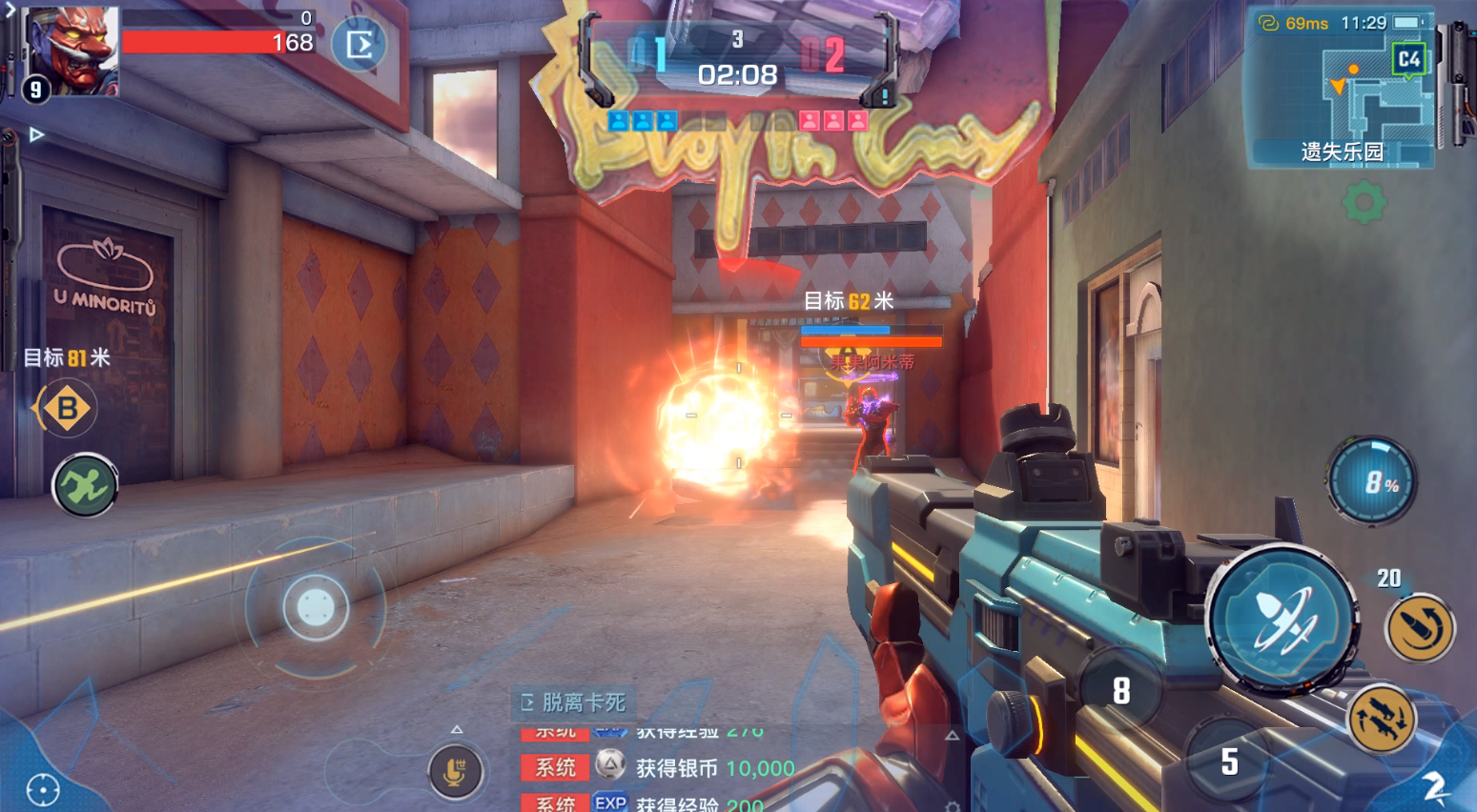Expand the left side panel arrow
This screenshot has height=812, width=1477.
[x=36, y=134]
